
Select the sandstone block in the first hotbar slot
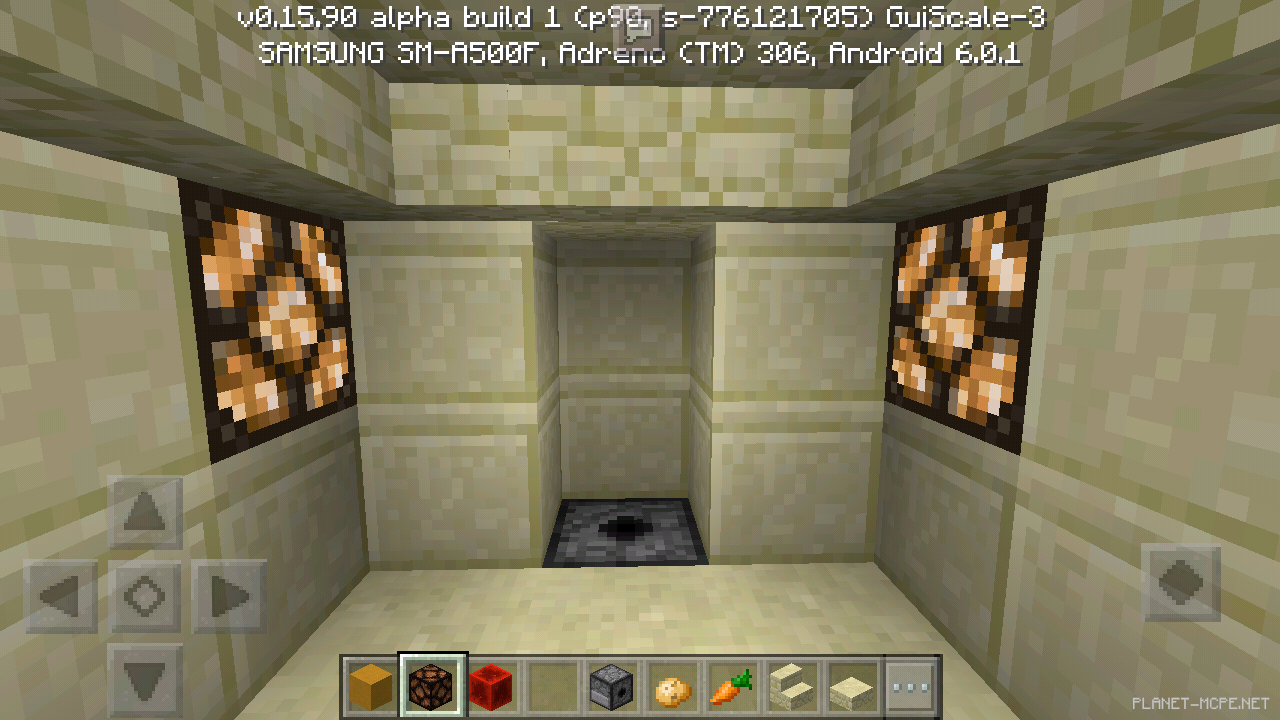pos(370,686)
